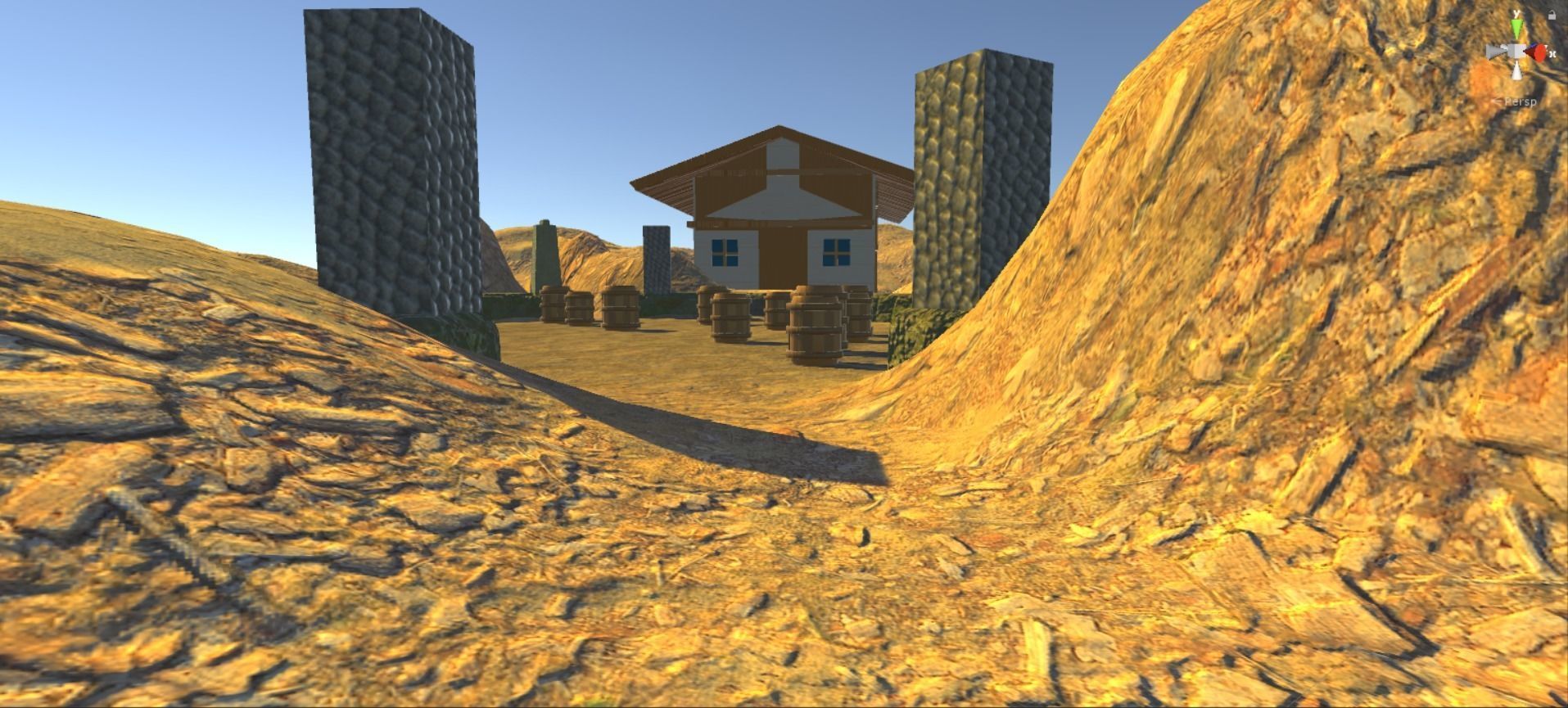Click the green obelisk in the distance
Image resolution: width=1568 pixels, height=708 pixels.
coord(545,254)
